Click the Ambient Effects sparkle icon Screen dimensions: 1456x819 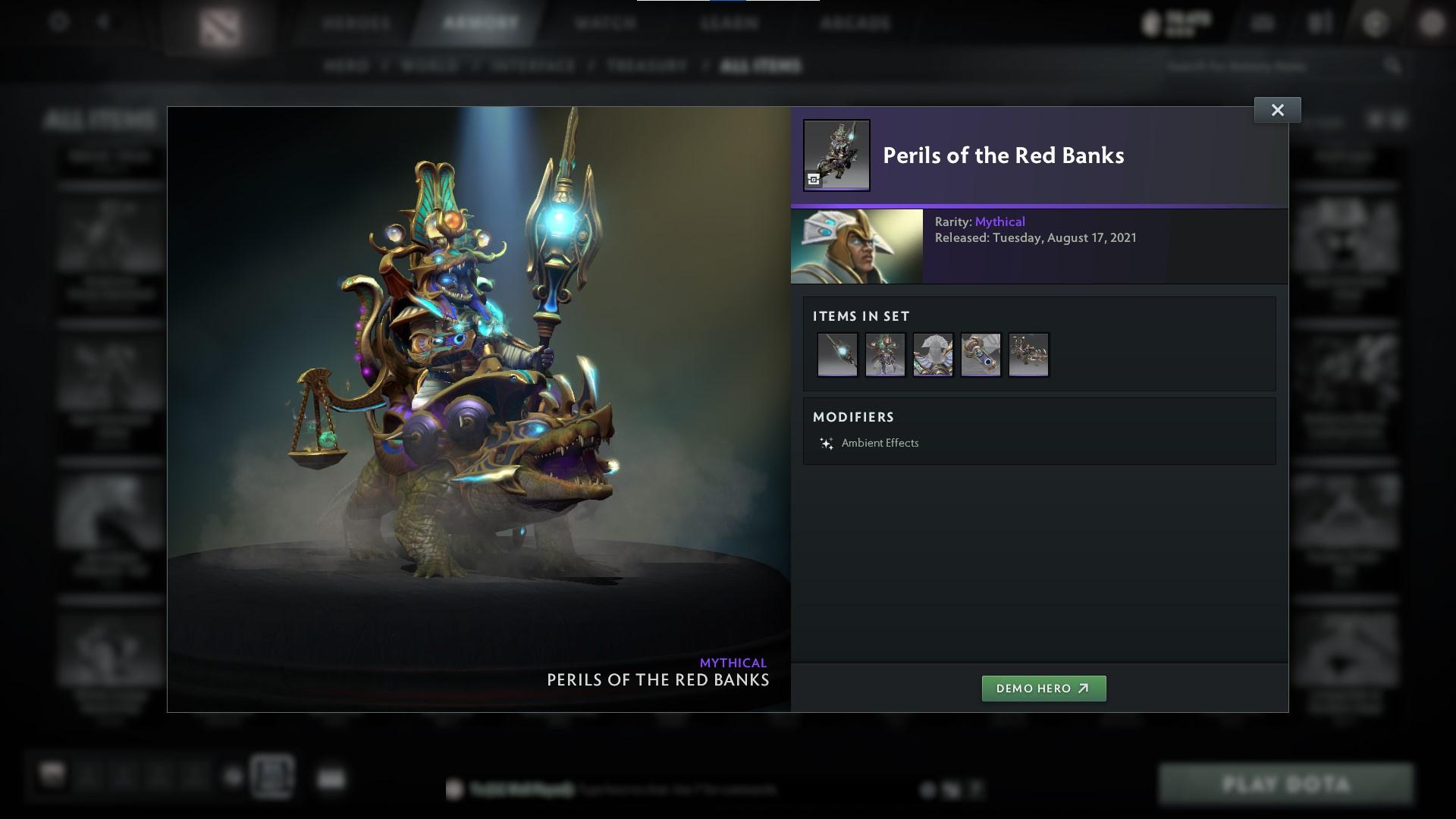(x=825, y=443)
